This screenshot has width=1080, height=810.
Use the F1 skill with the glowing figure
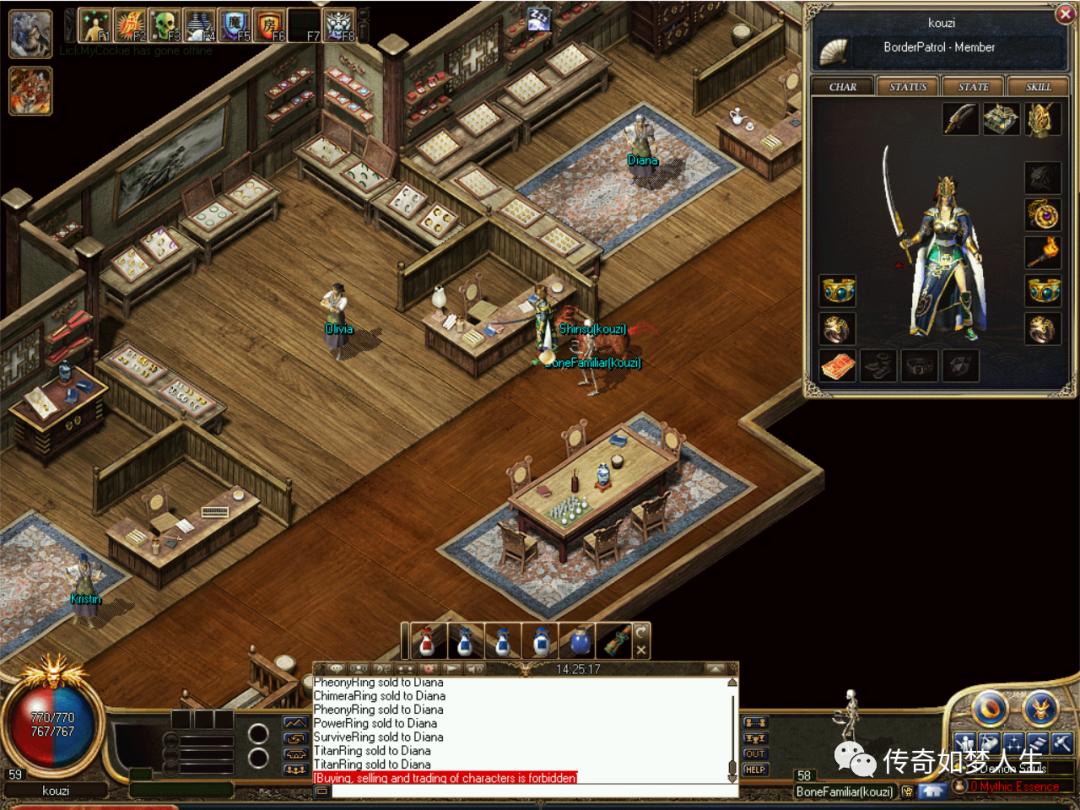(x=95, y=24)
